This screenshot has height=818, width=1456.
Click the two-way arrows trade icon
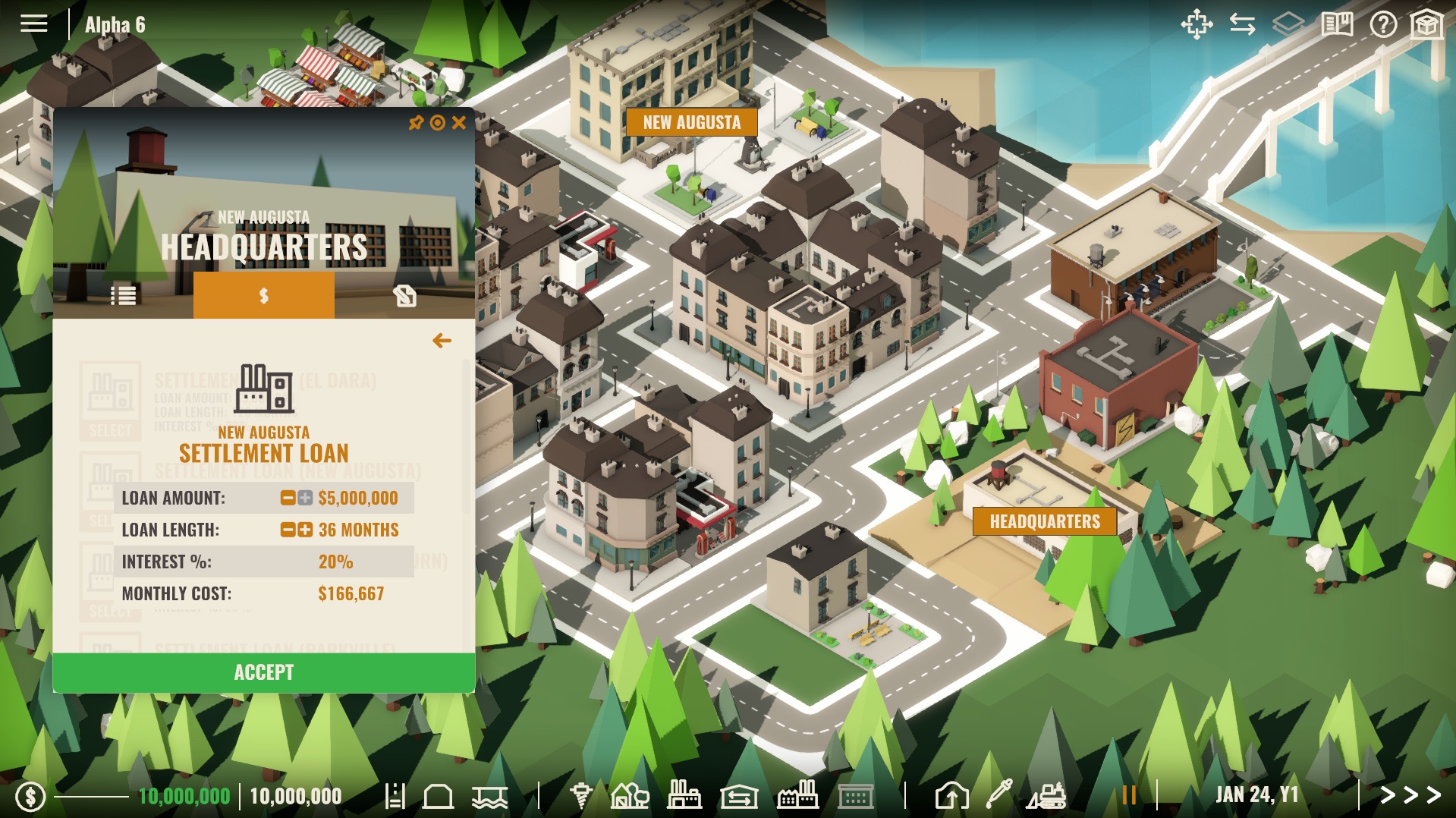[x=1242, y=25]
